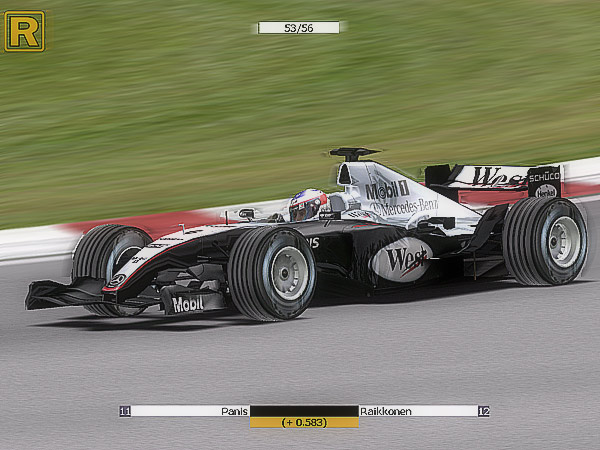600x450 pixels.
Task: Click the yellow R replay icon
Action: click(x=24, y=31)
